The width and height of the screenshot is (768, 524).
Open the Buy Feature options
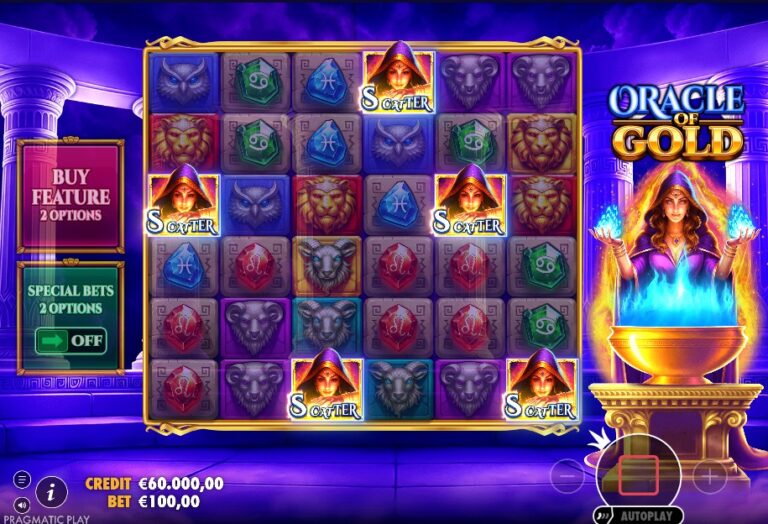coord(70,196)
